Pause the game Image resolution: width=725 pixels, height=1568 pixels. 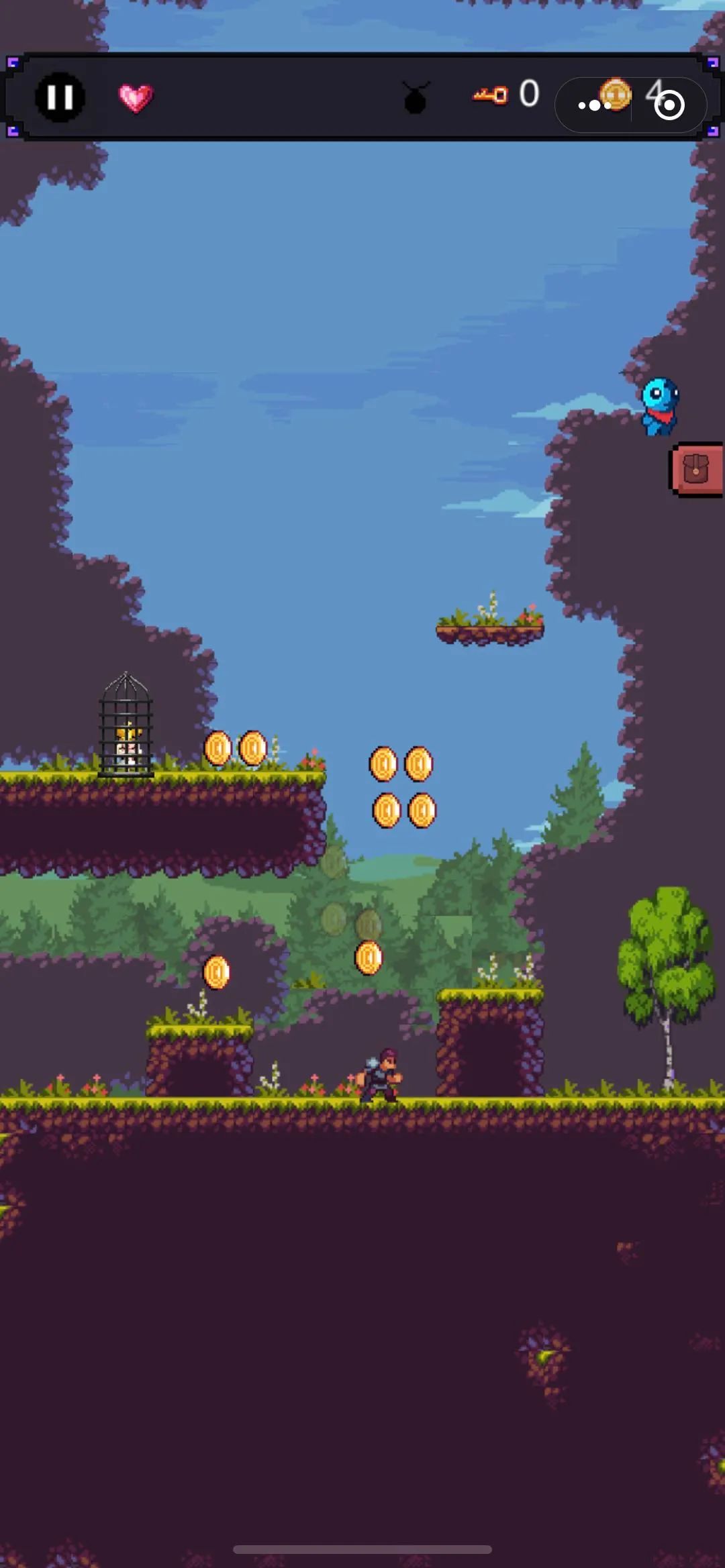[x=60, y=97]
